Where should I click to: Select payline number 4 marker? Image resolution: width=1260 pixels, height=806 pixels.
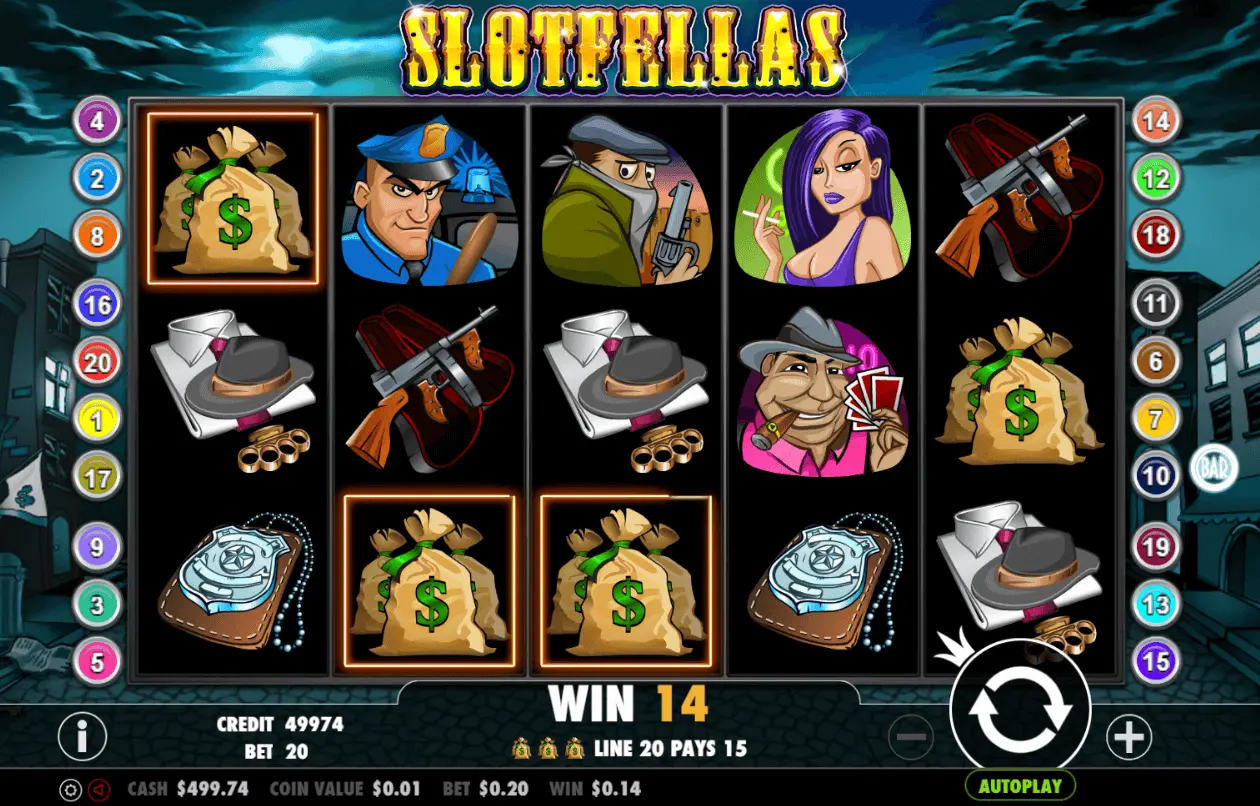click(98, 123)
